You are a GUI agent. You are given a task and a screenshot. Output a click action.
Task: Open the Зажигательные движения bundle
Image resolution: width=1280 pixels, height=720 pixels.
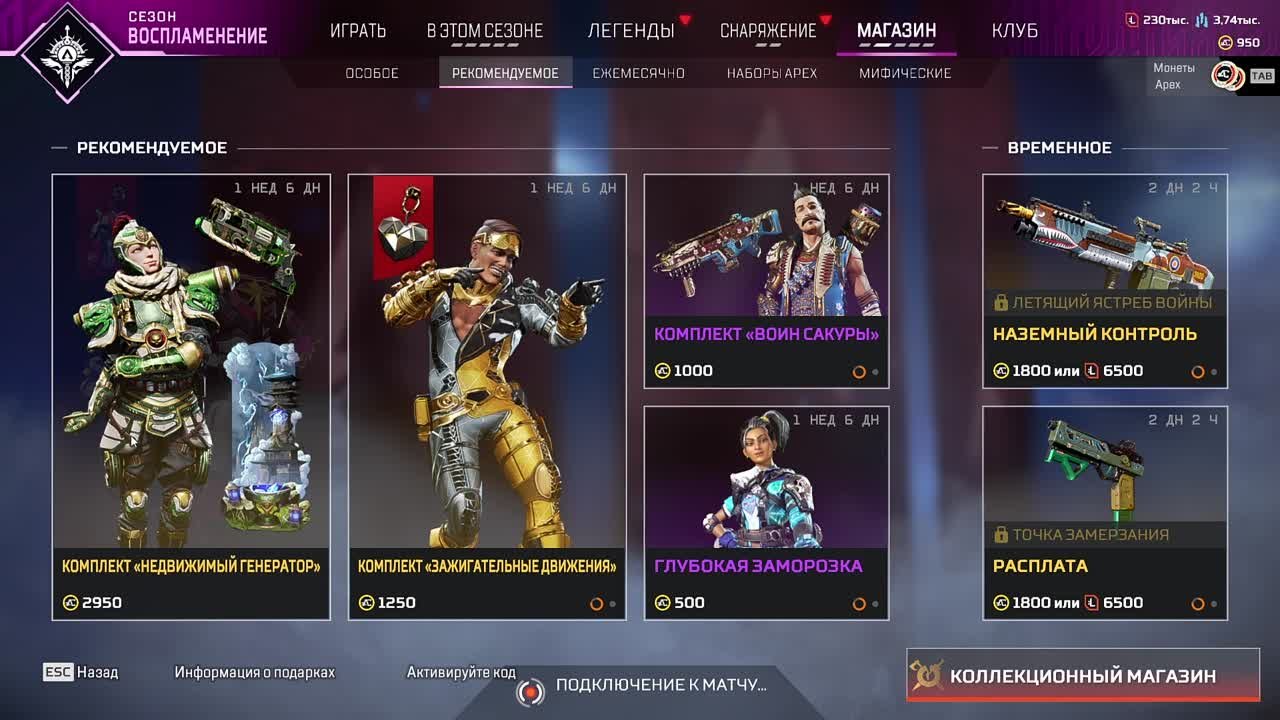487,397
